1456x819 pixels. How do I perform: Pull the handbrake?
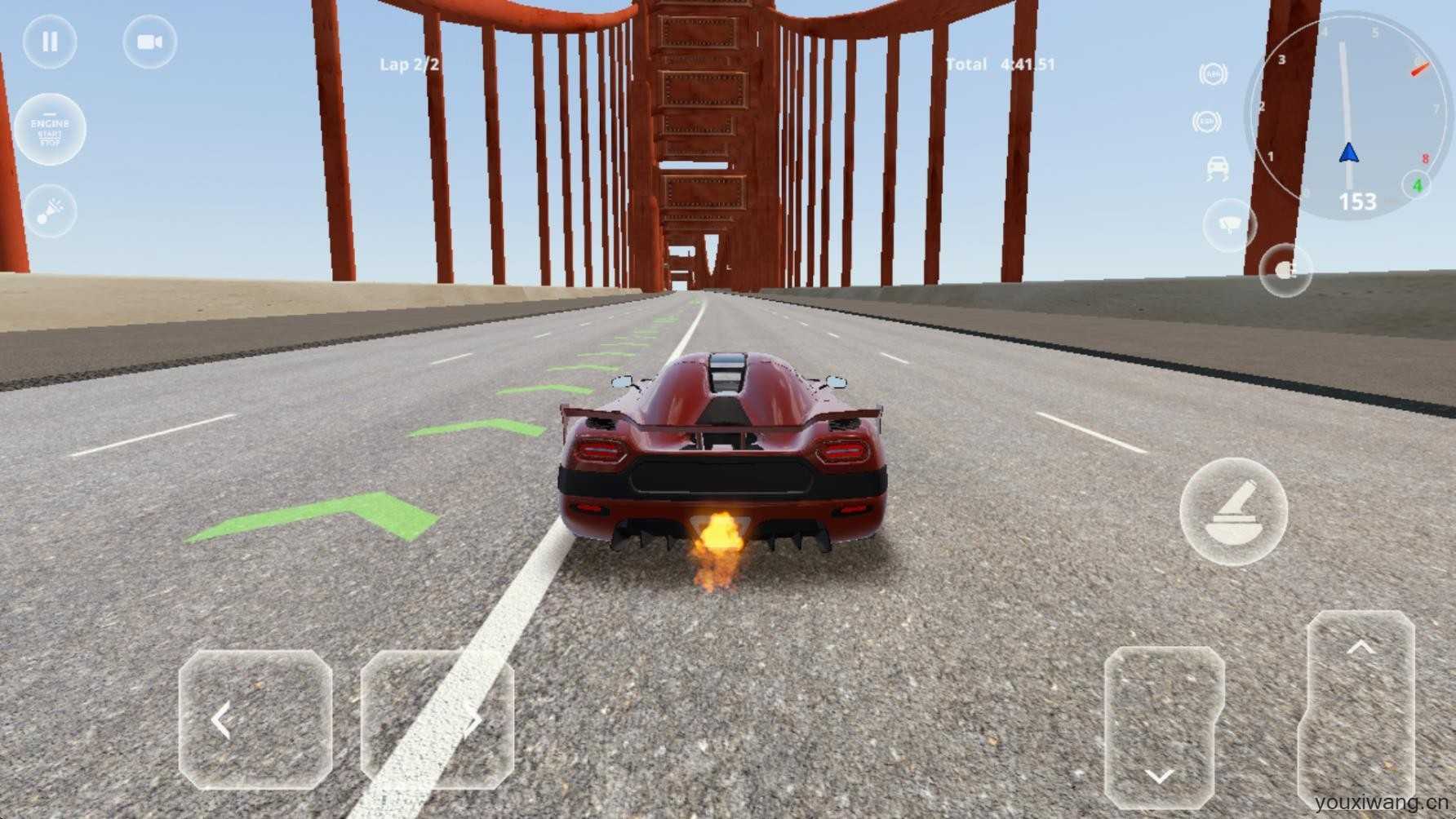tap(1233, 512)
